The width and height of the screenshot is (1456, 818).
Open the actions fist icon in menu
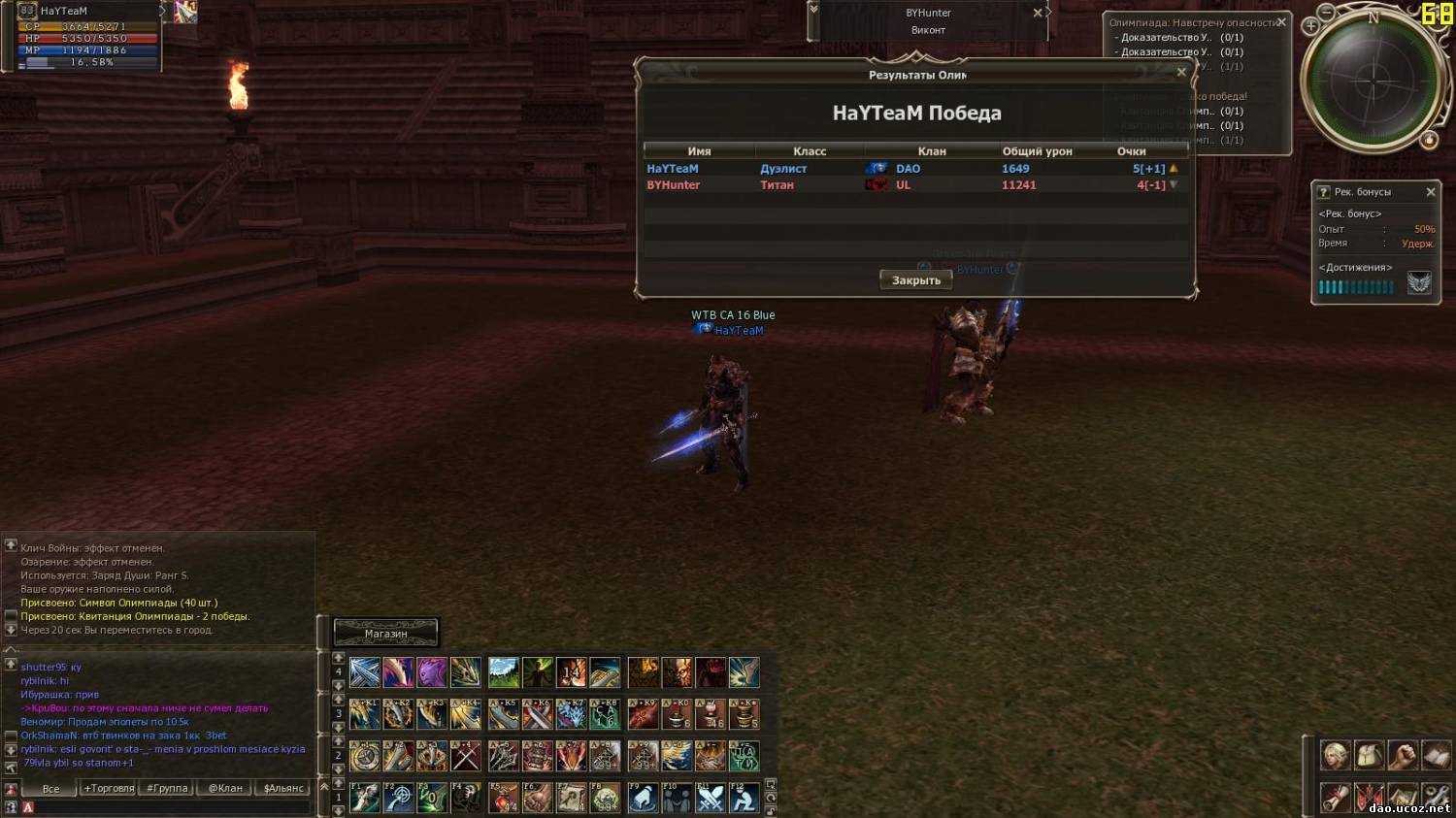pos(1403,754)
